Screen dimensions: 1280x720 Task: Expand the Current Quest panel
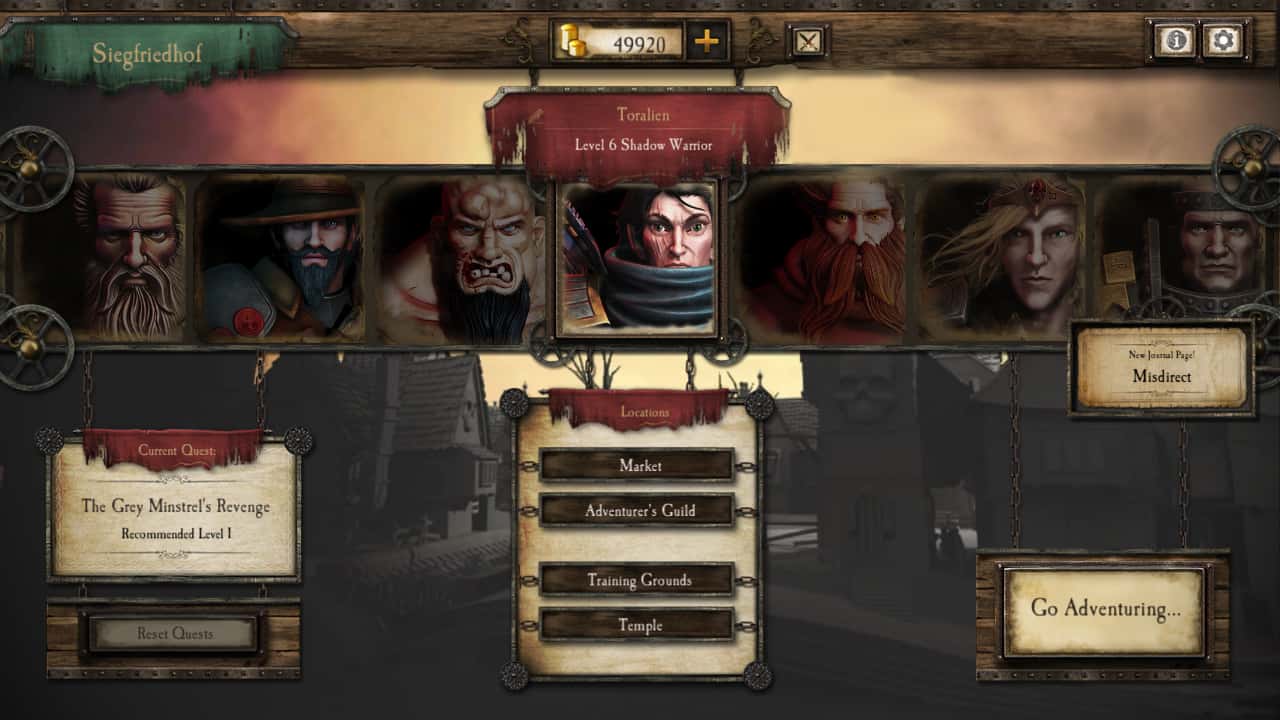pyautogui.click(x=175, y=507)
